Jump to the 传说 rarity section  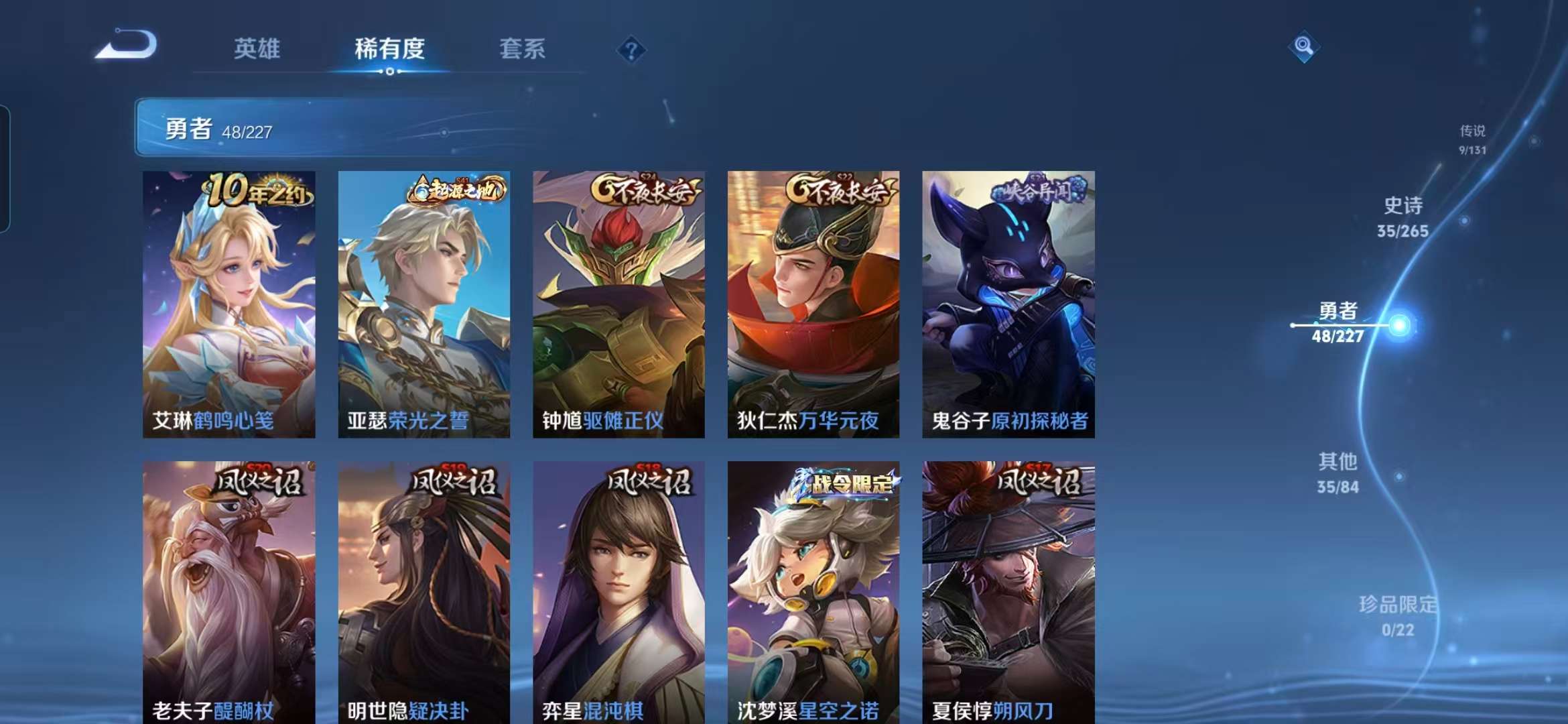click(1472, 139)
